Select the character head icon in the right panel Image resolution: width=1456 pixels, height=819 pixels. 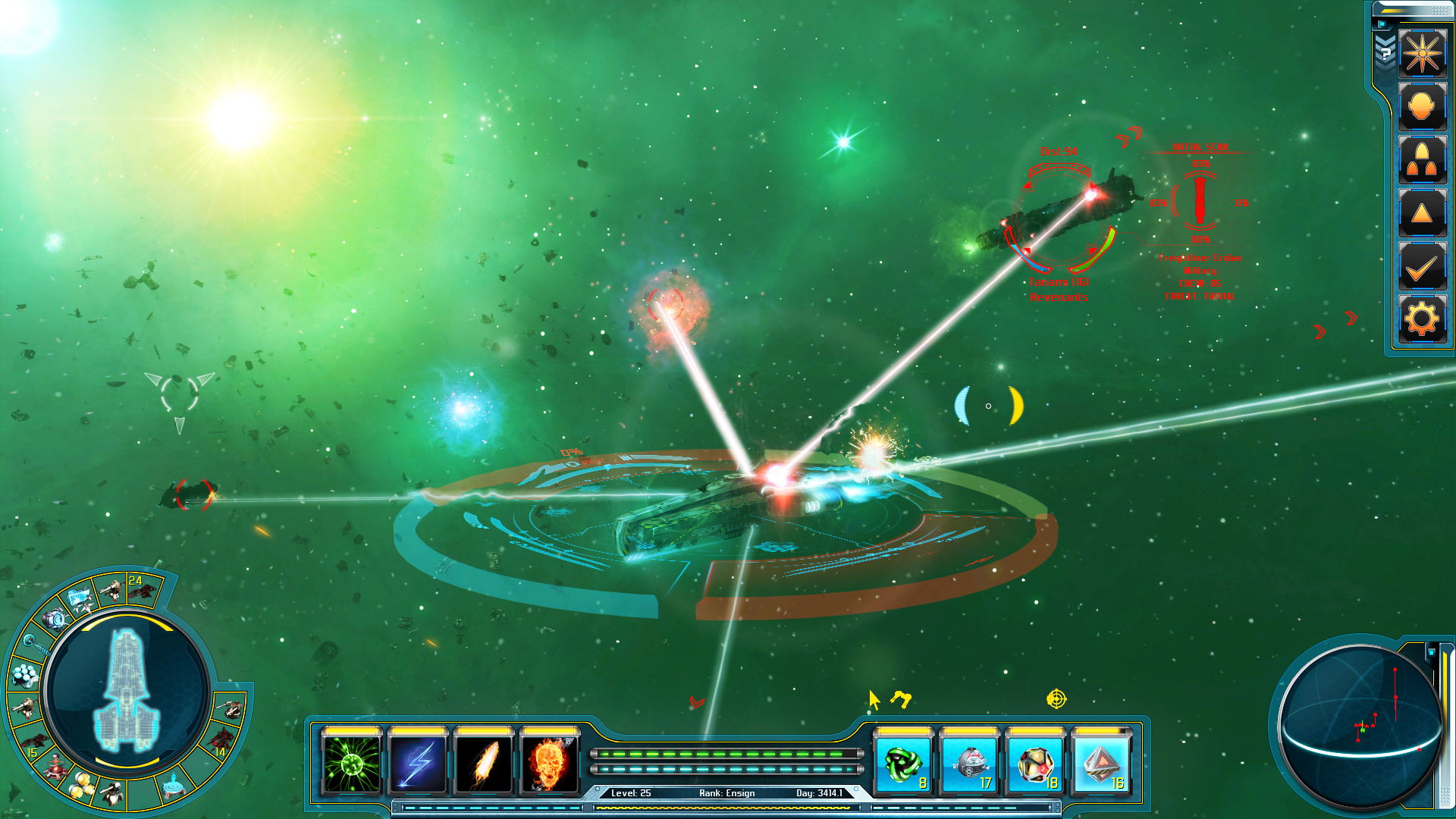[1423, 106]
